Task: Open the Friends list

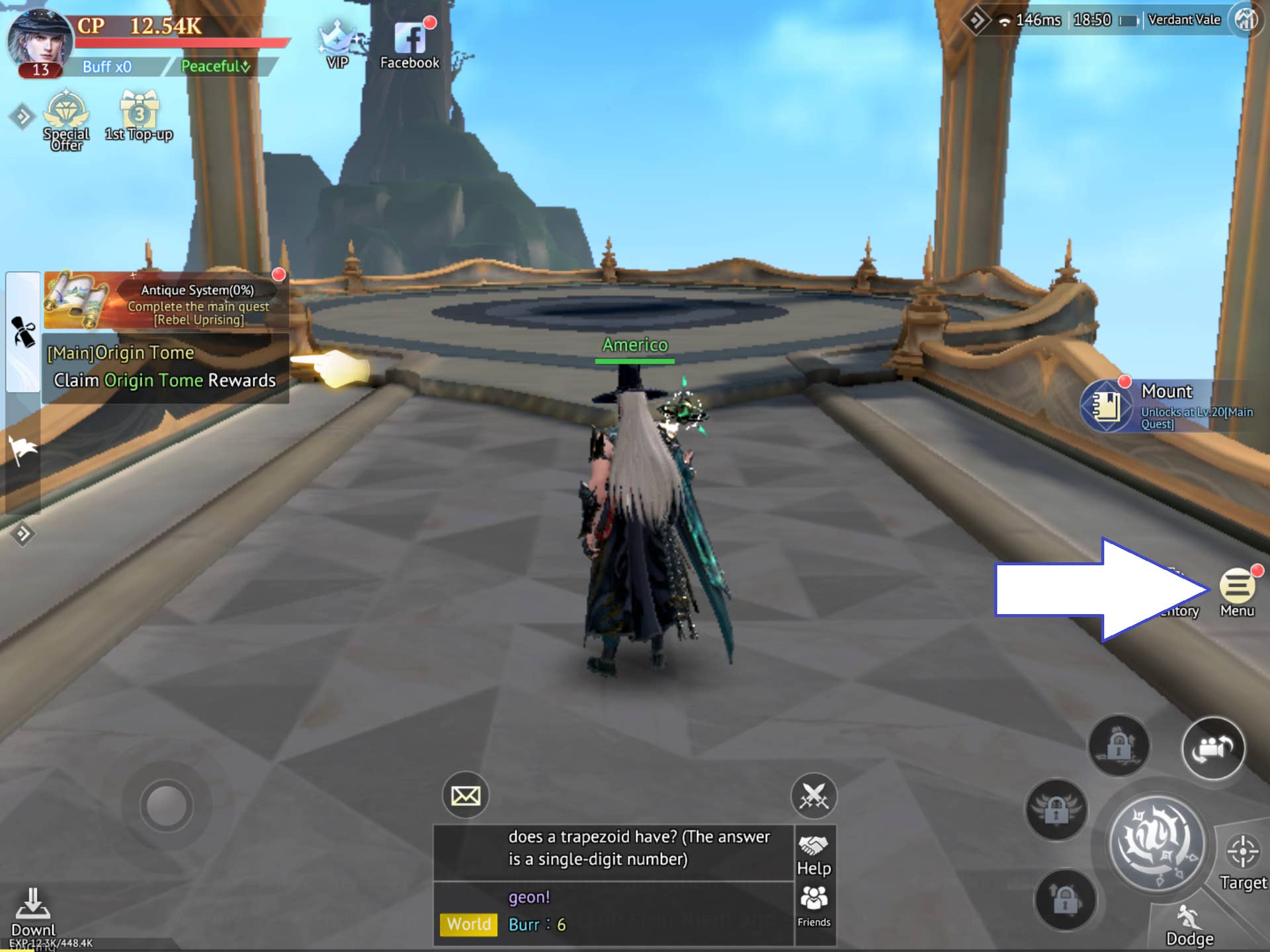Action: pos(814,906)
